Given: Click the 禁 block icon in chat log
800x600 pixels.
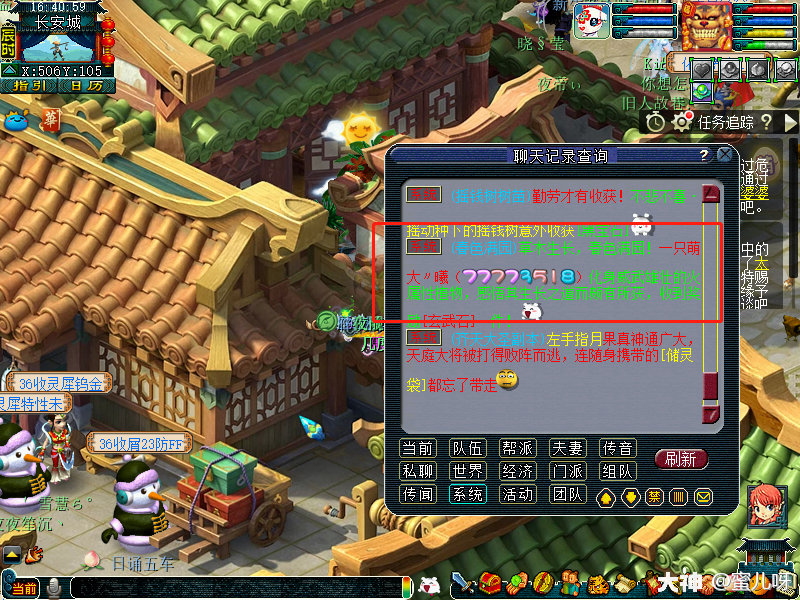Looking at the screenshot, I should (654, 496).
